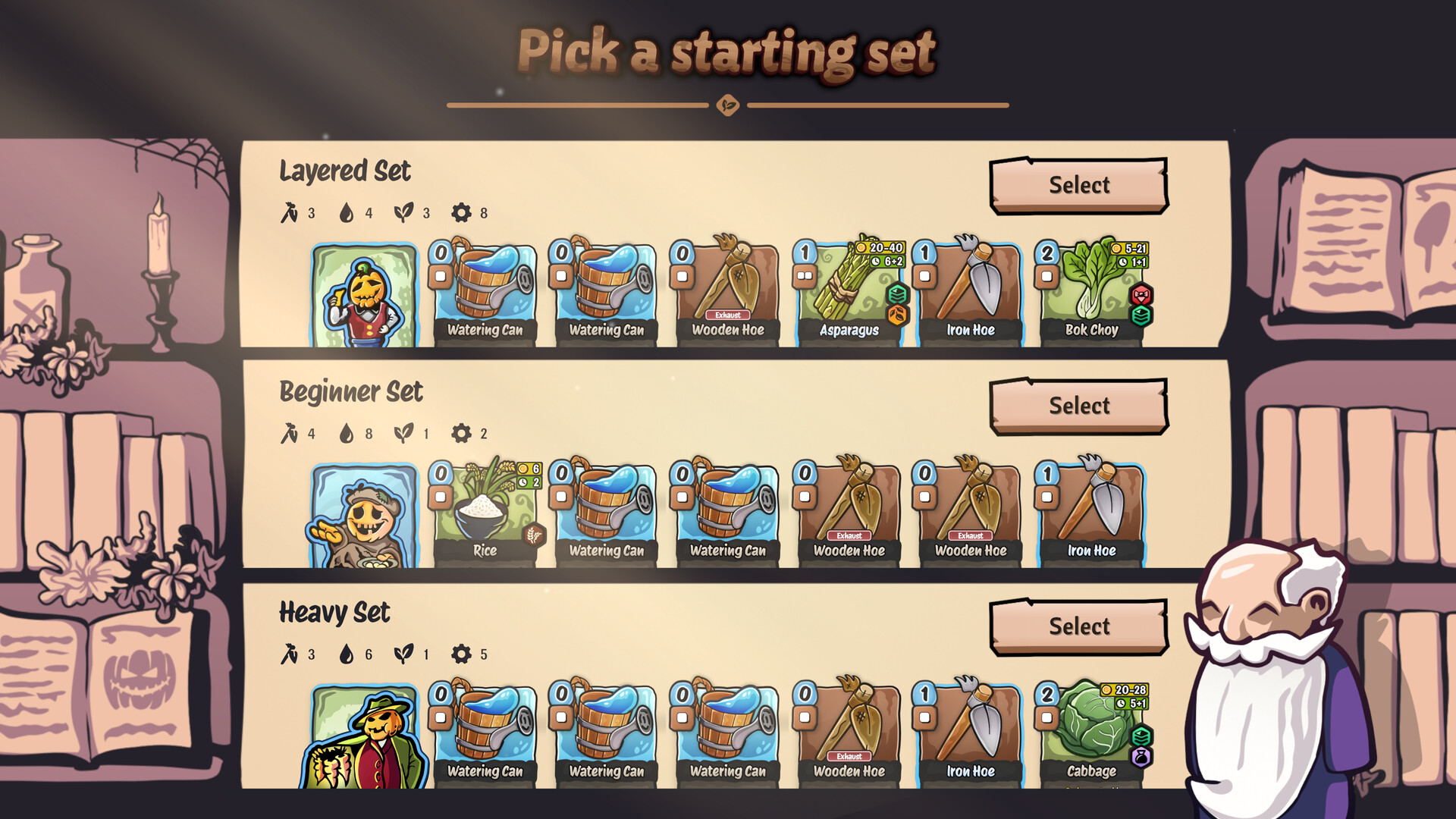Click the water droplet icon in Layered Set stats
Image resolution: width=1456 pixels, height=819 pixels.
[x=347, y=213]
